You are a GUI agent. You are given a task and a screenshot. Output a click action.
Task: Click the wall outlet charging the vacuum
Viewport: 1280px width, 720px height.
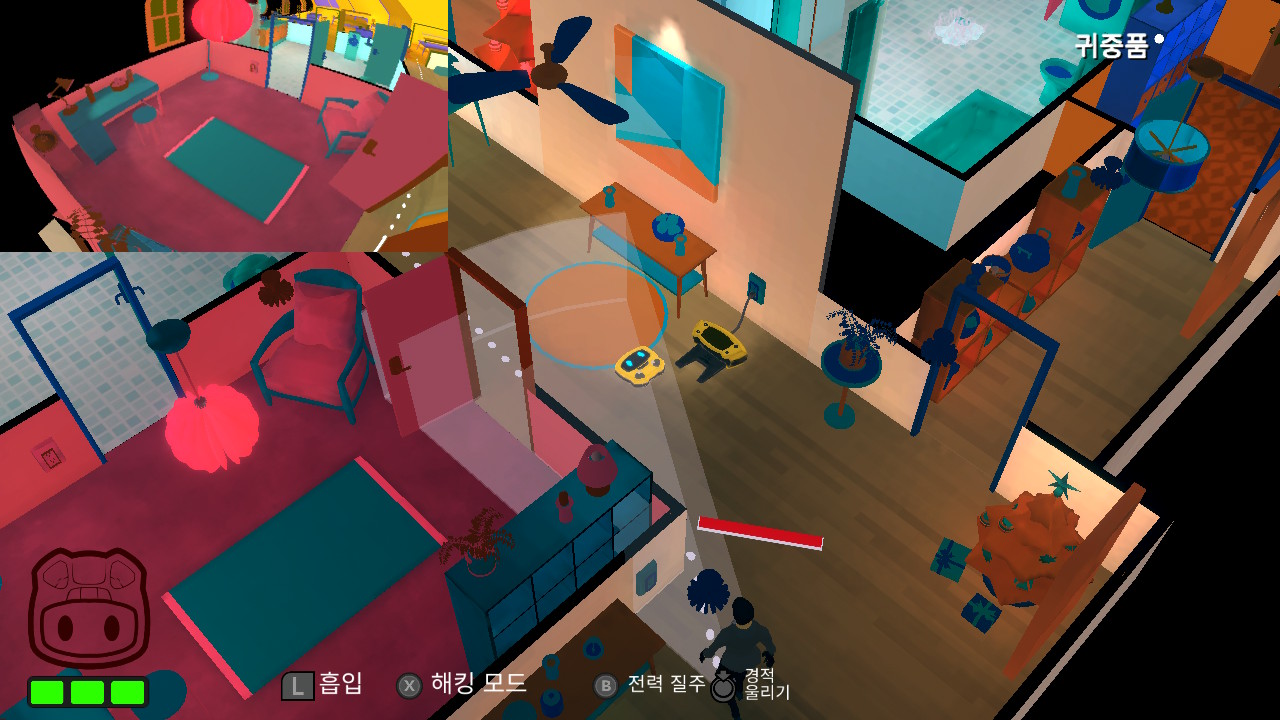[755, 290]
